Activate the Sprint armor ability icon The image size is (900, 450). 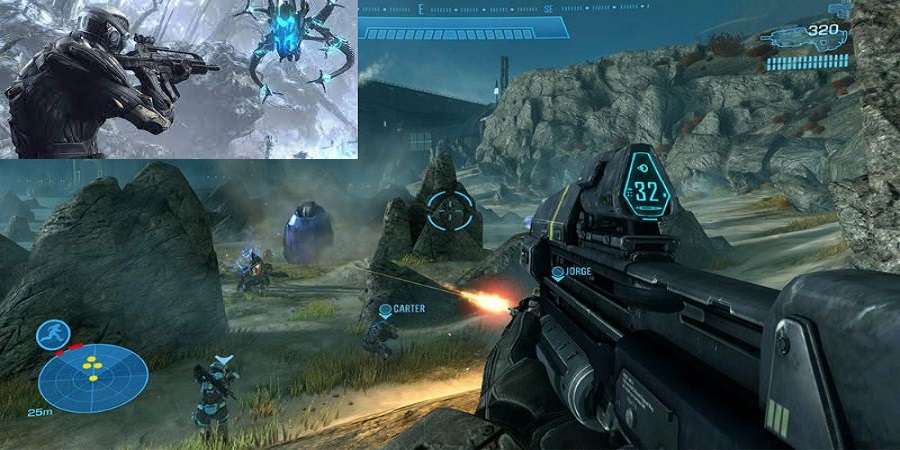point(52,334)
